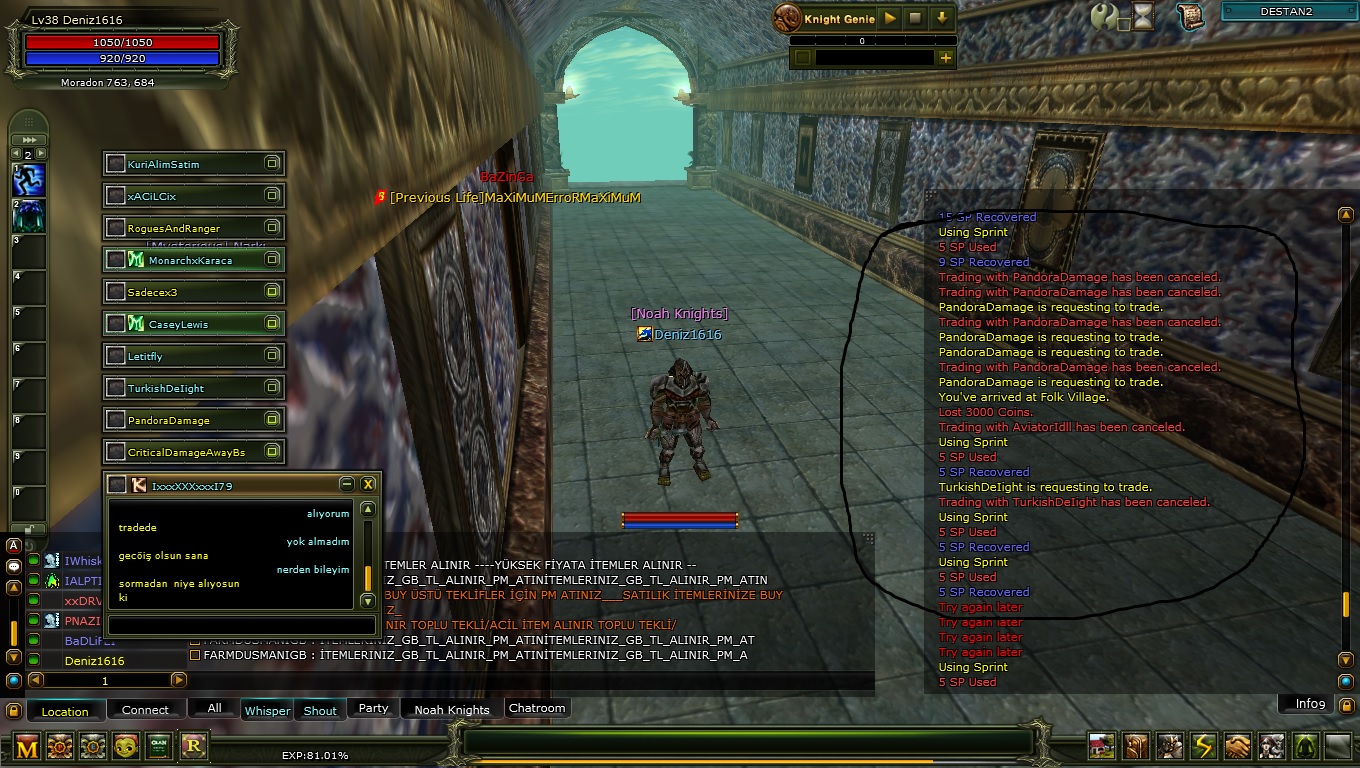Open the quest scroll icon
The width and height of the screenshot is (1360, 768).
1190,16
